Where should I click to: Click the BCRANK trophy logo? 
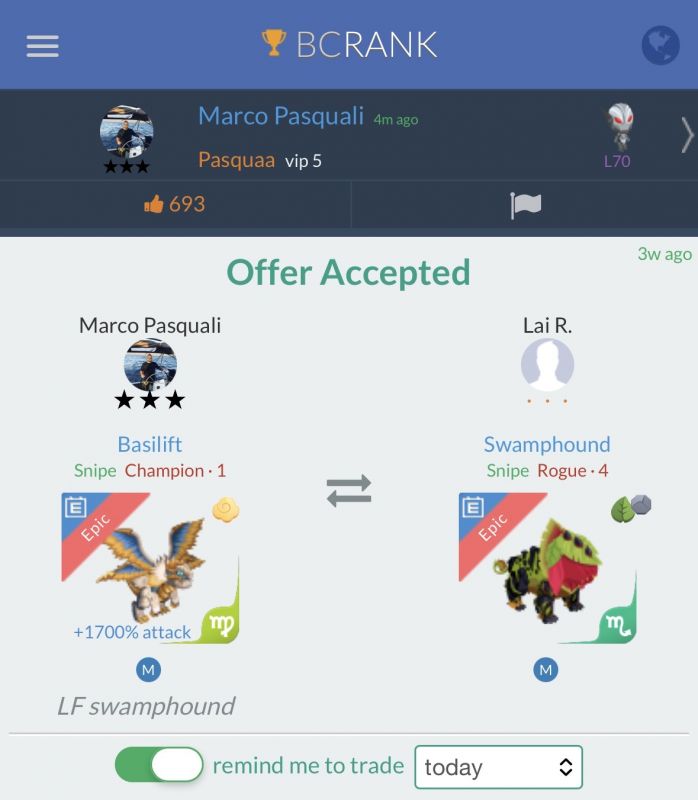click(x=350, y=44)
